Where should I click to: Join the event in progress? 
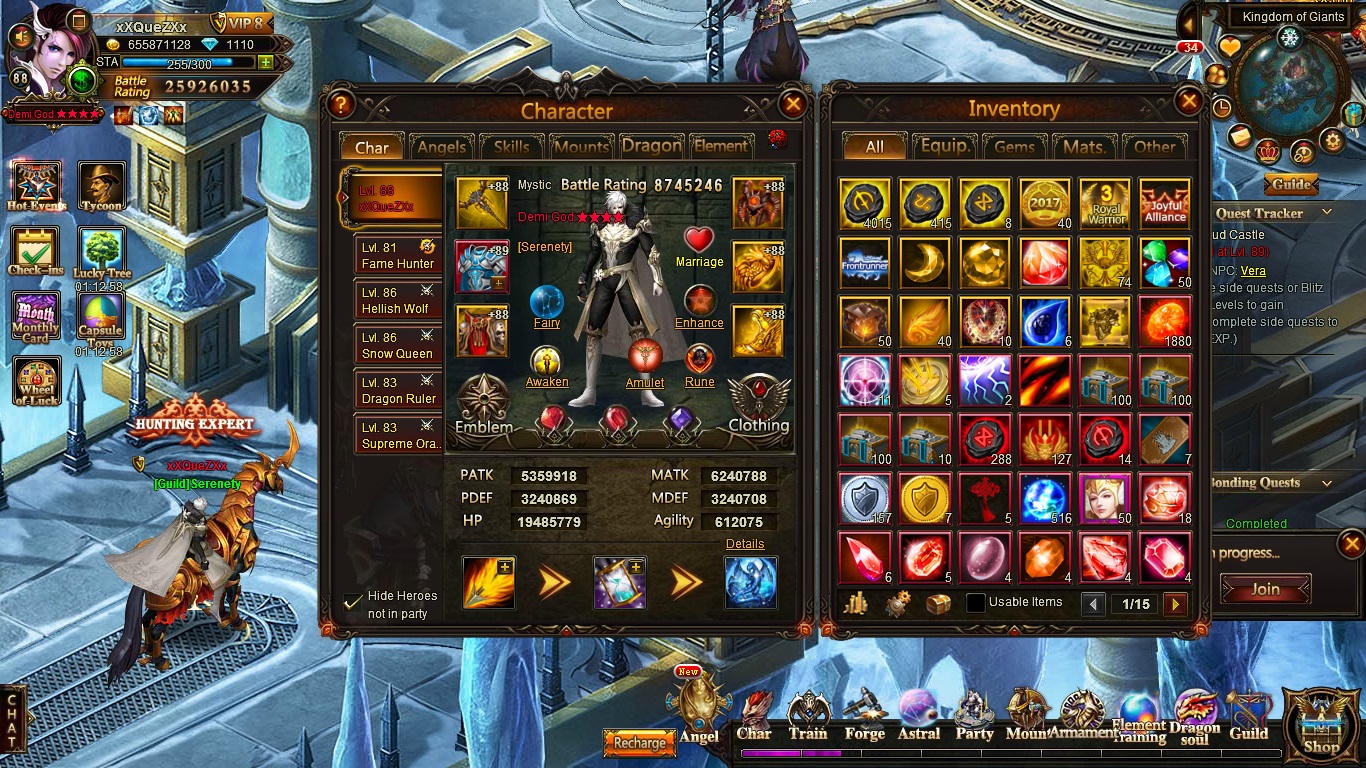point(1265,589)
